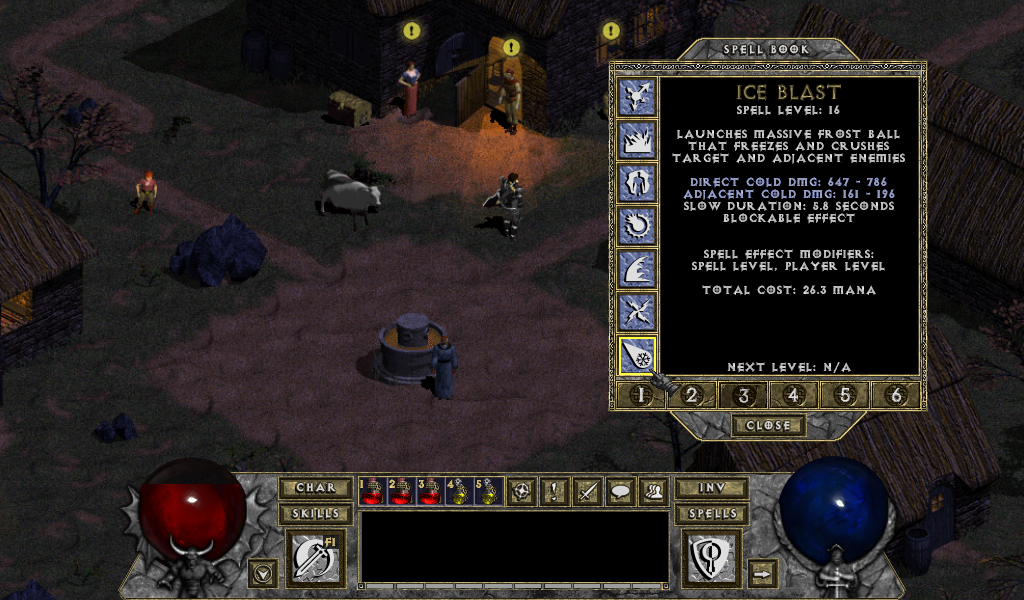Screen dimensions: 1024x600
Task: Pick the swirling ring spell icon
Action: pos(637,227)
